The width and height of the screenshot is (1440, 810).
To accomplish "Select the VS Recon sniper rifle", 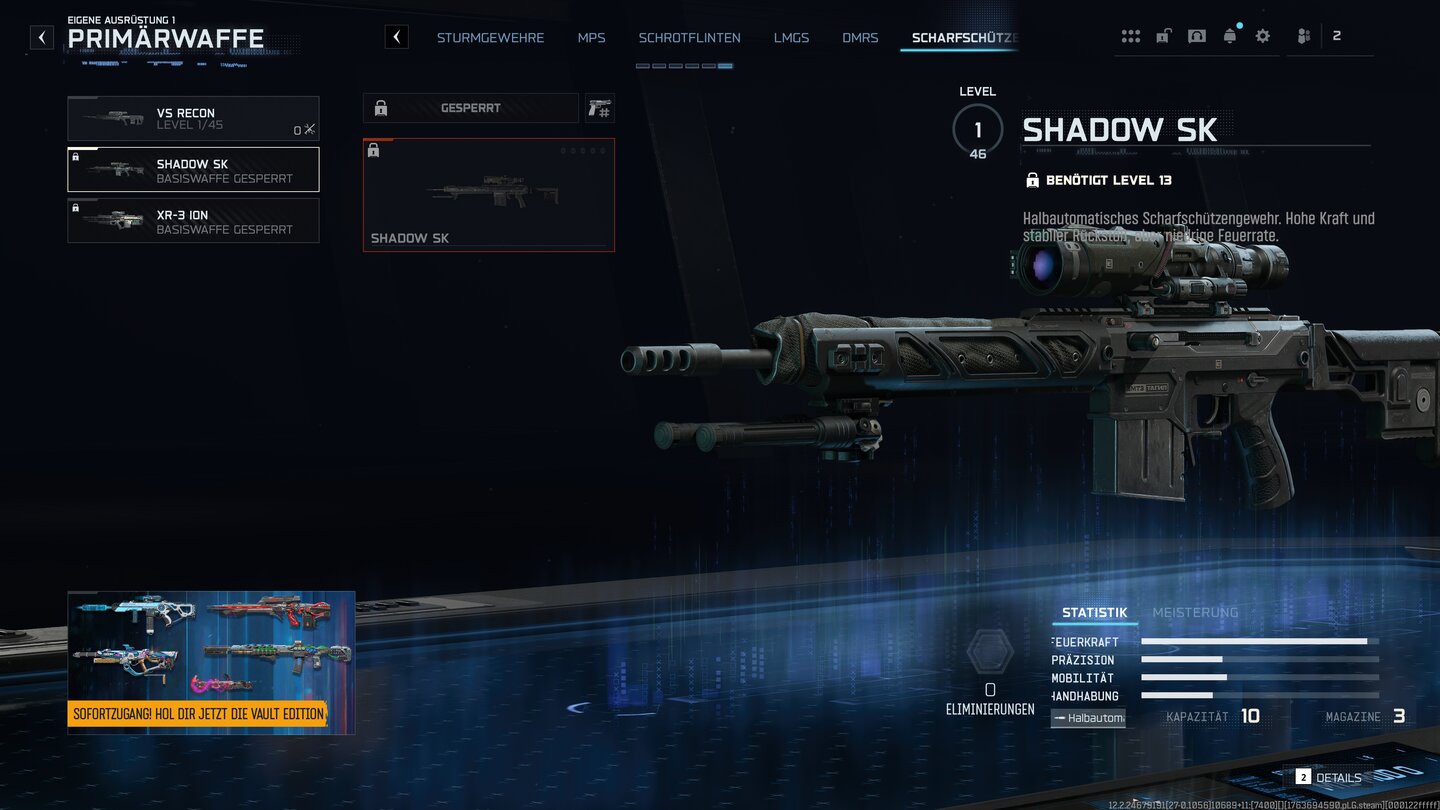I will [193, 119].
